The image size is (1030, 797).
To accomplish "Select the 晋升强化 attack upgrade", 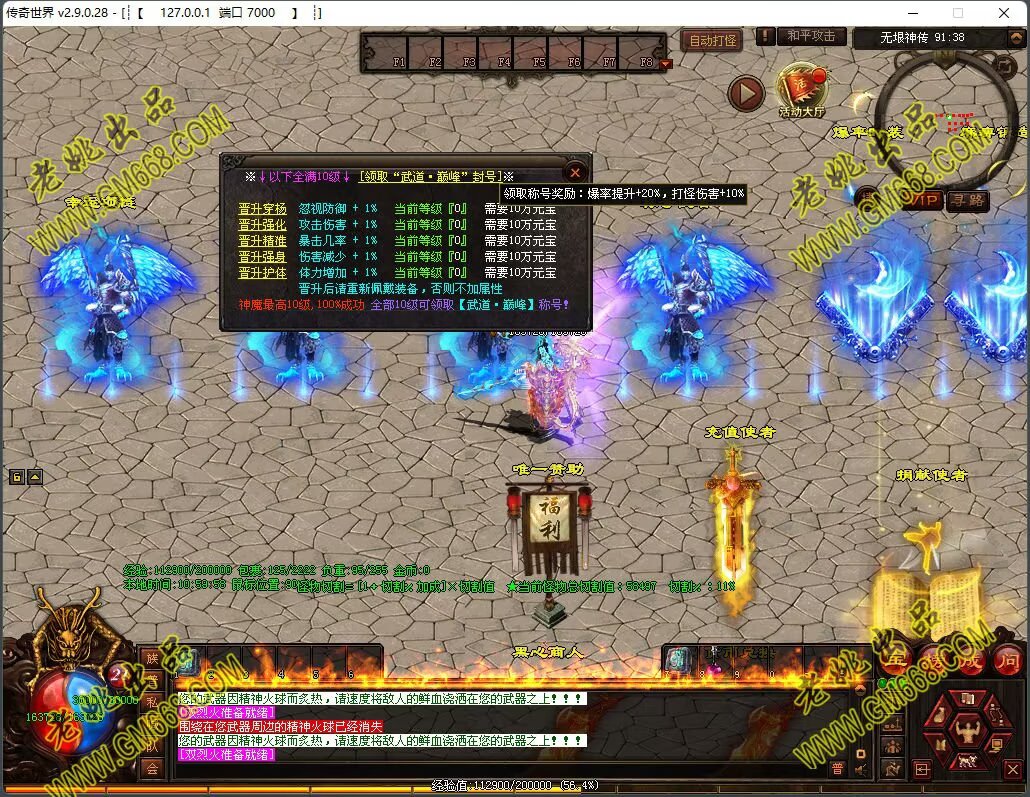I will click(x=262, y=226).
